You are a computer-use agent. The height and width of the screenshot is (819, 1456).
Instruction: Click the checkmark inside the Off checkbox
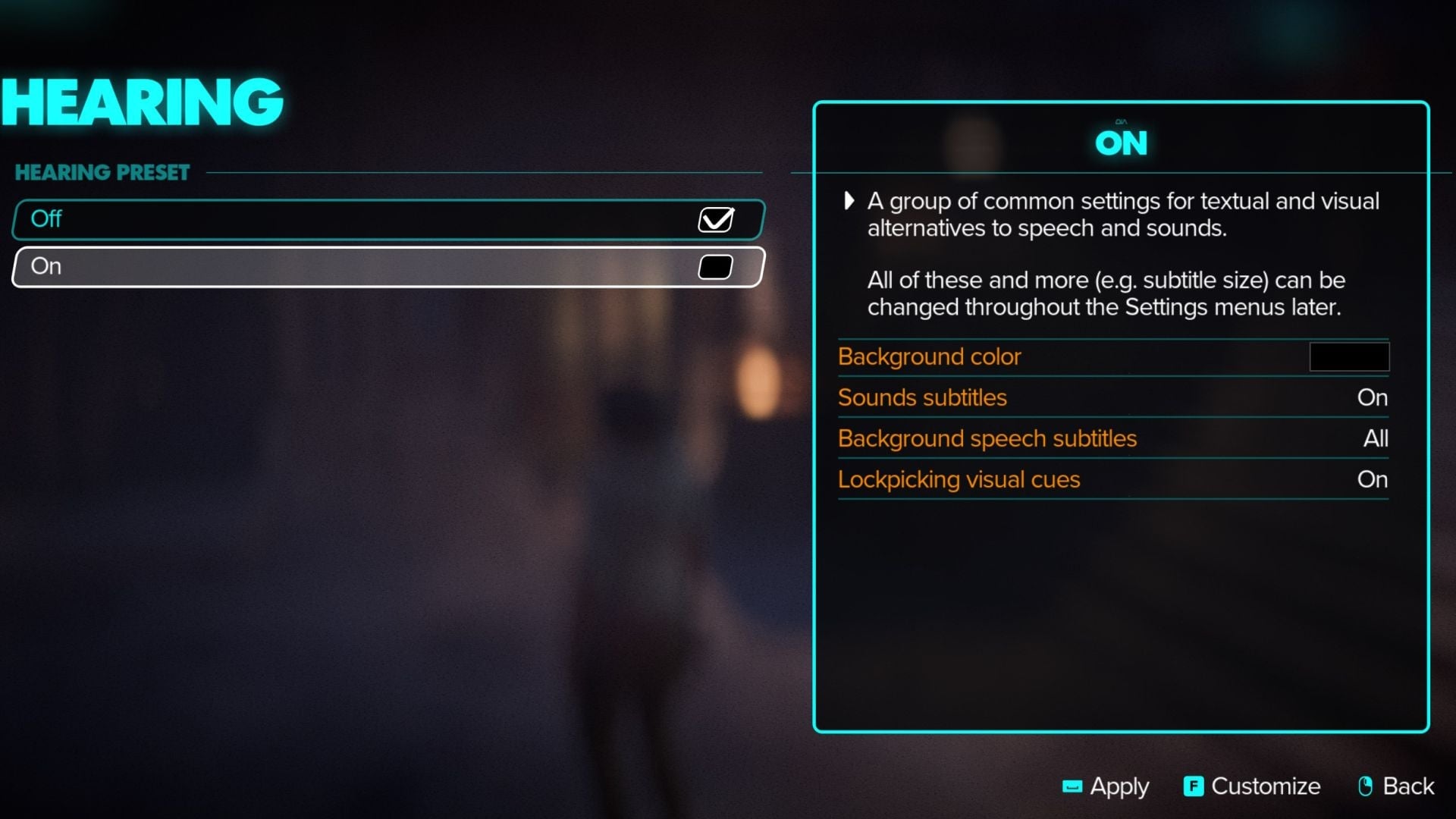coord(715,219)
